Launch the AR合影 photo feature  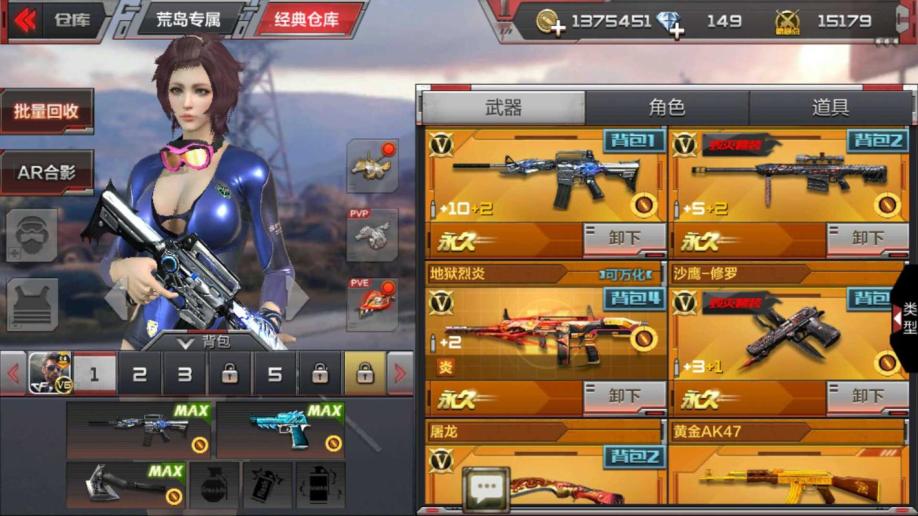[47, 172]
